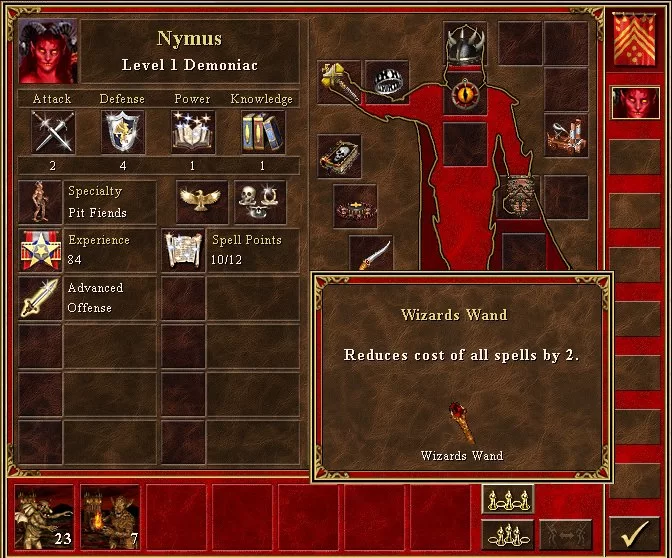The image size is (672, 558).
Task: Click the studded belt artifact slot
Action: (355, 206)
